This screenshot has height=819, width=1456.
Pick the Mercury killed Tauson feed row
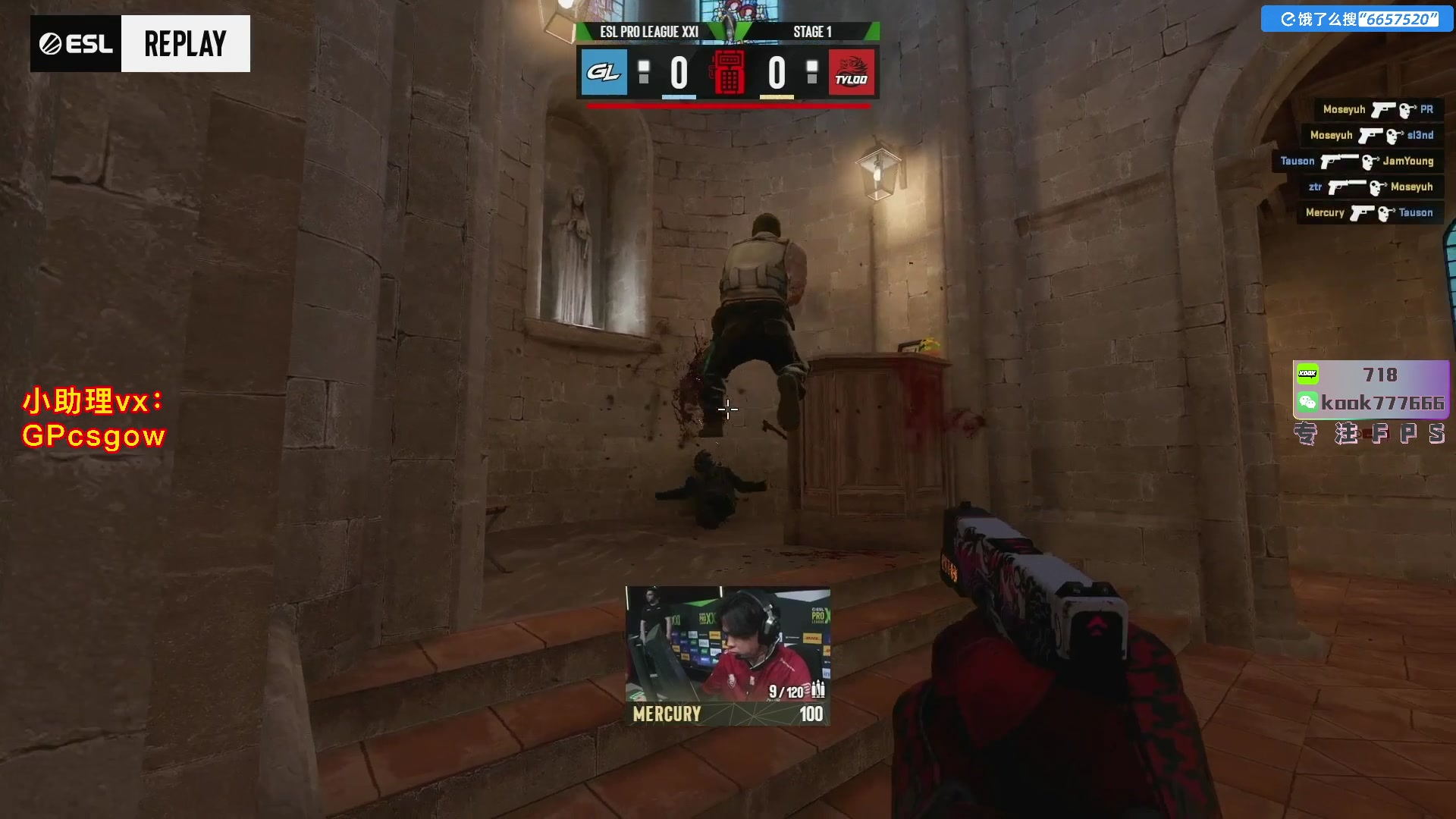coord(1369,213)
